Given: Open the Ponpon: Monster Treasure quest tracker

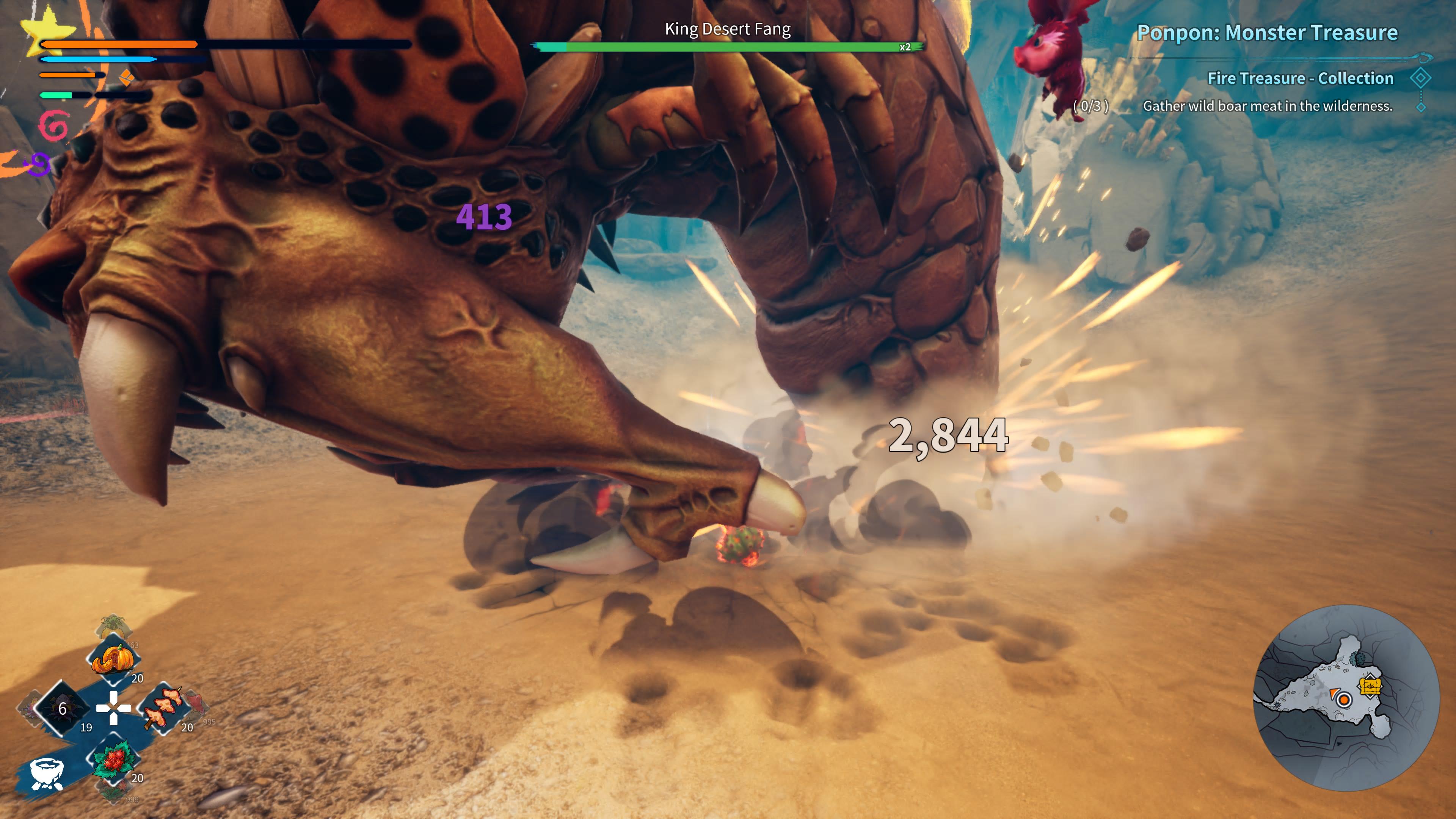Looking at the screenshot, I should coord(1267,33).
